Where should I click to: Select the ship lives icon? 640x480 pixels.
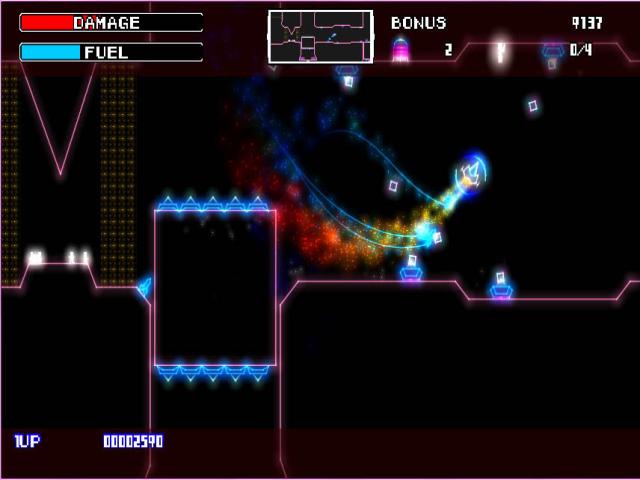point(401,49)
